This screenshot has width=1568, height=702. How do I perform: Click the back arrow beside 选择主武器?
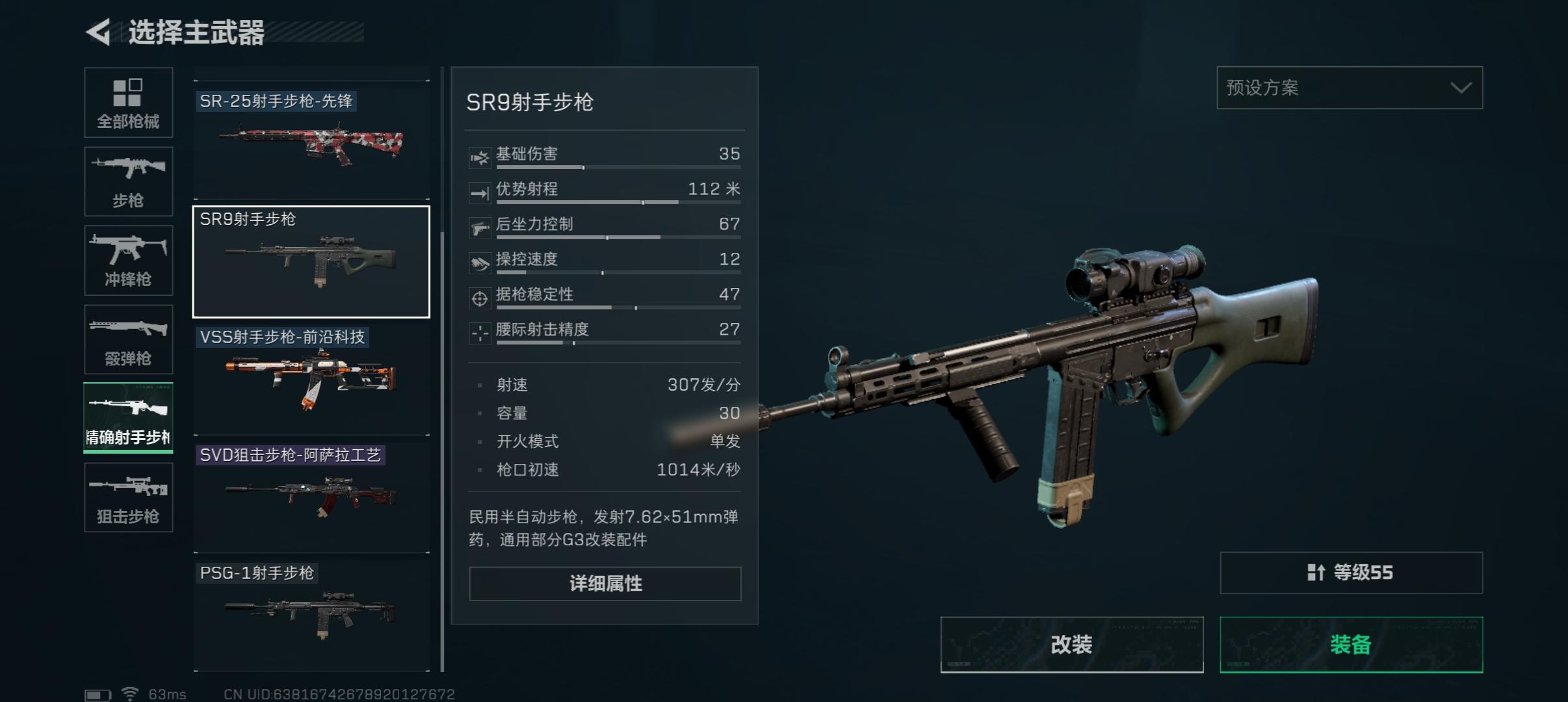click(x=99, y=31)
